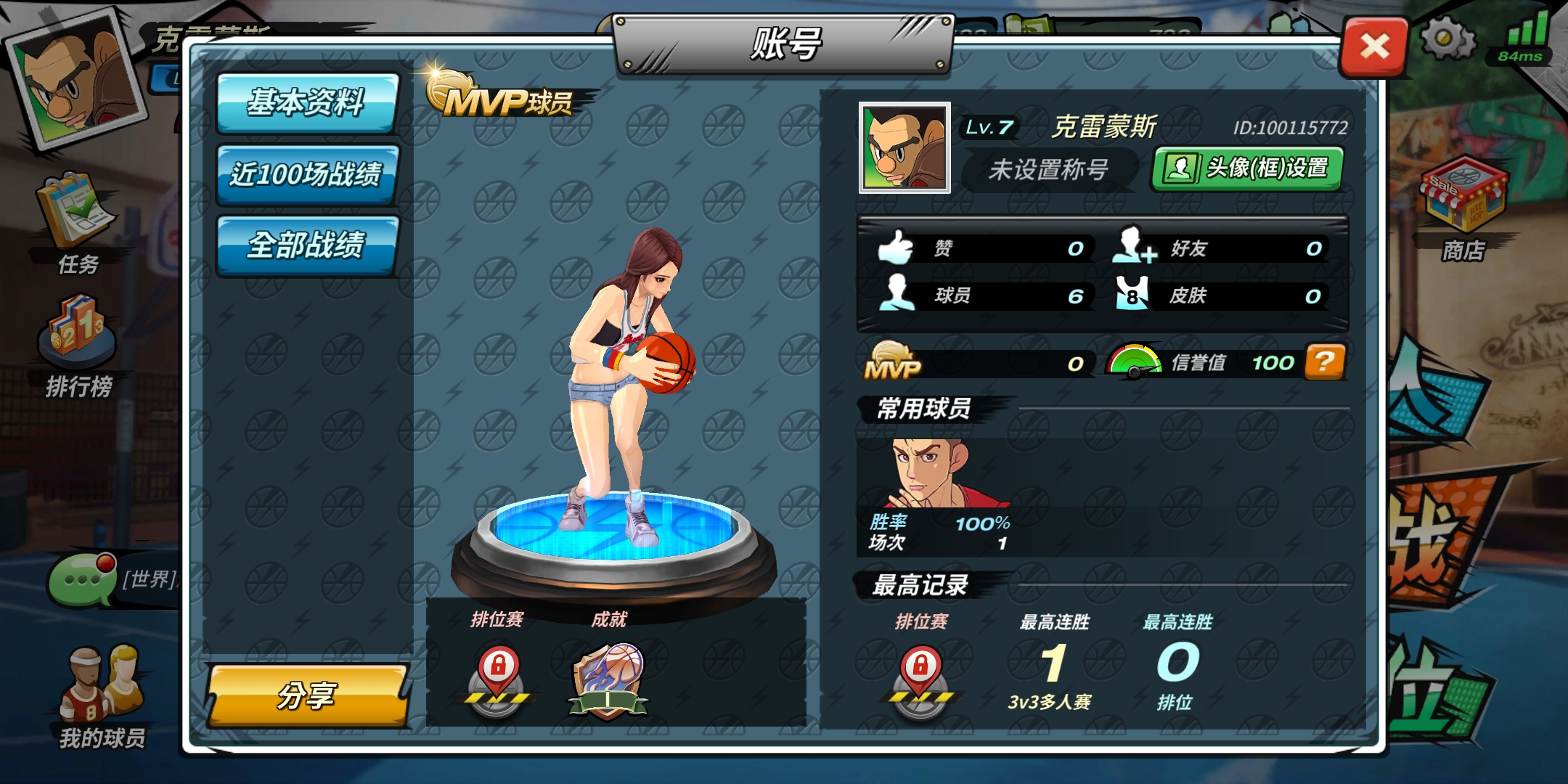Switch to the 基本资料 tab
Image resolution: width=1568 pixels, height=784 pixels.
pos(307,102)
